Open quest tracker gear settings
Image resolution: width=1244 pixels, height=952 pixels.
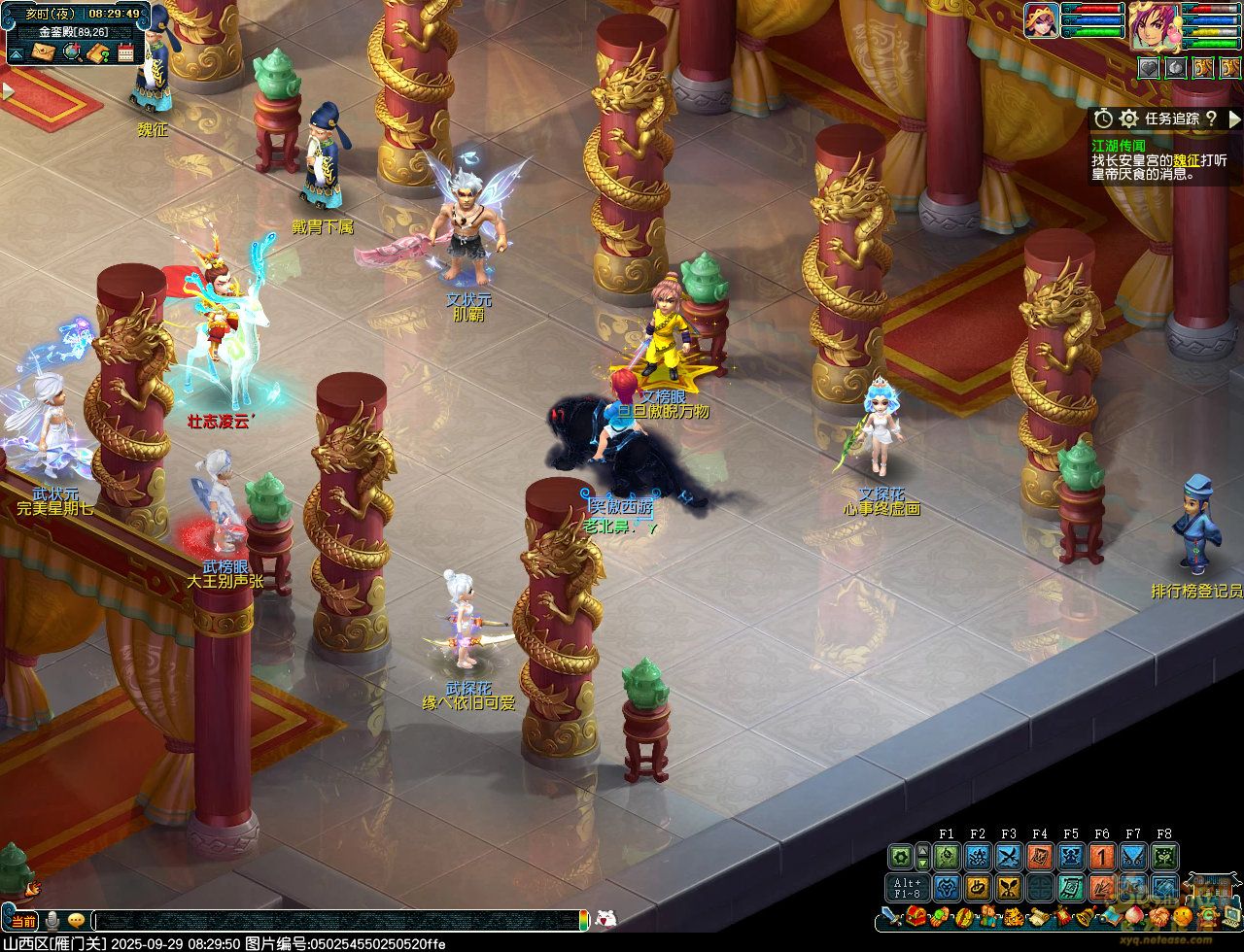tap(1128, 119)
